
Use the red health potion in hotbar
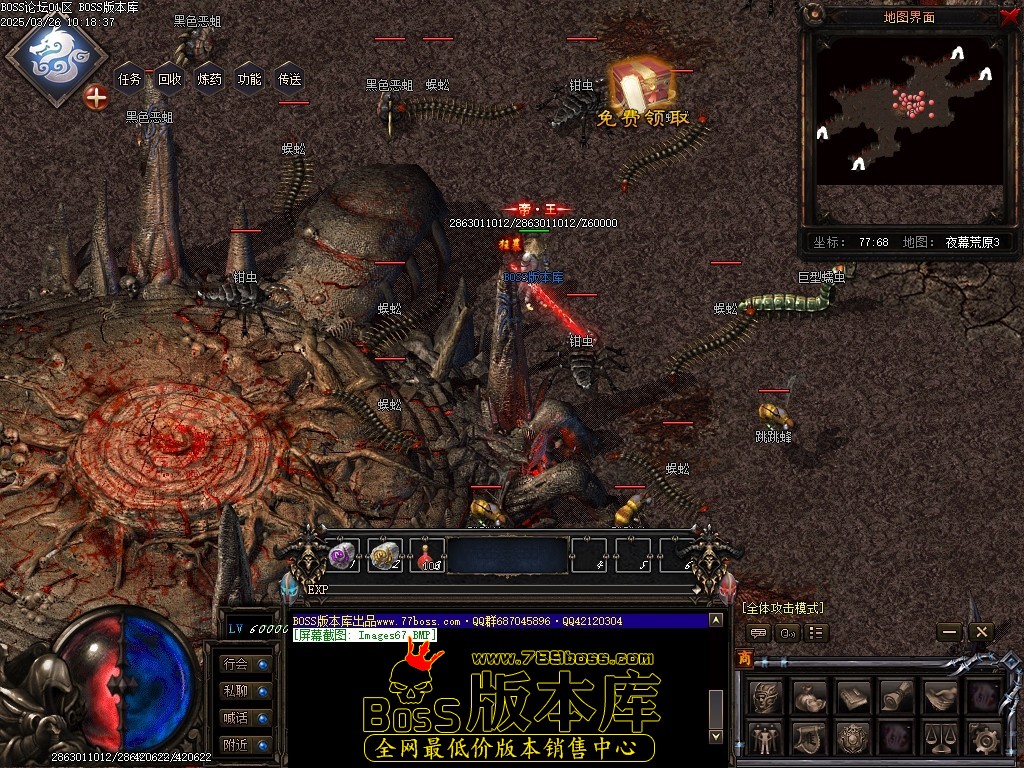[x=427, y=555]
